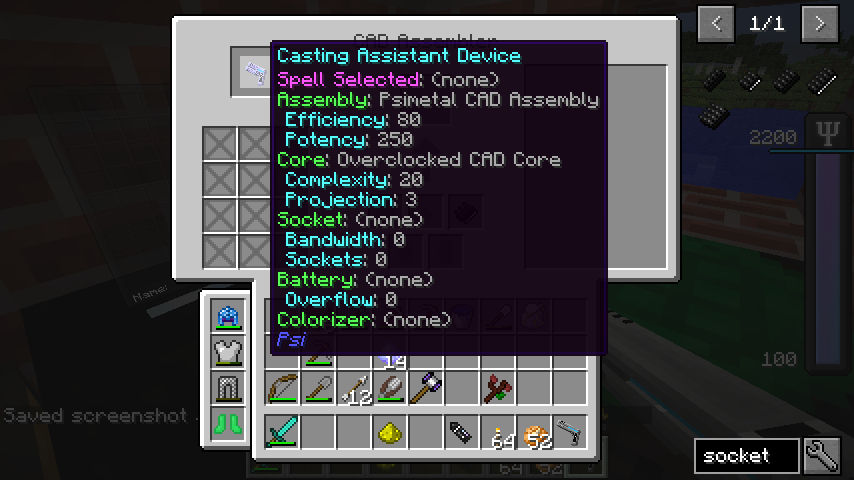The image size is (854, 480).
Task: Select the stack of 64 torches
Action: [498, 432]
